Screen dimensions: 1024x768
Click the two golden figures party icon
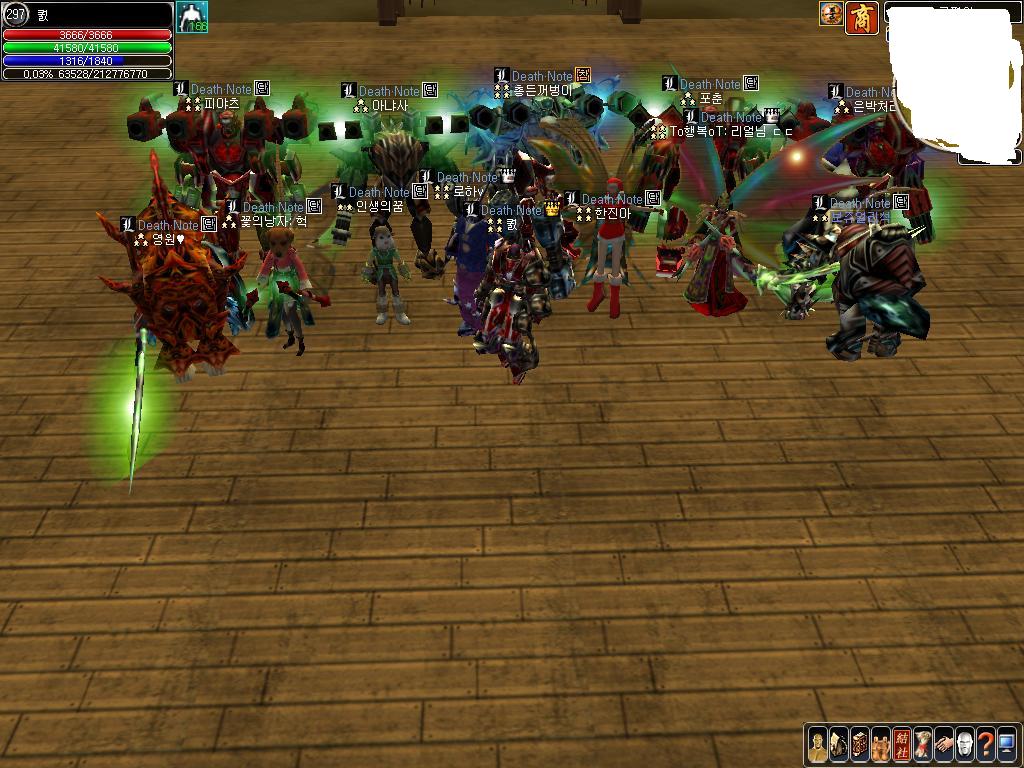(x=881, y=744)
